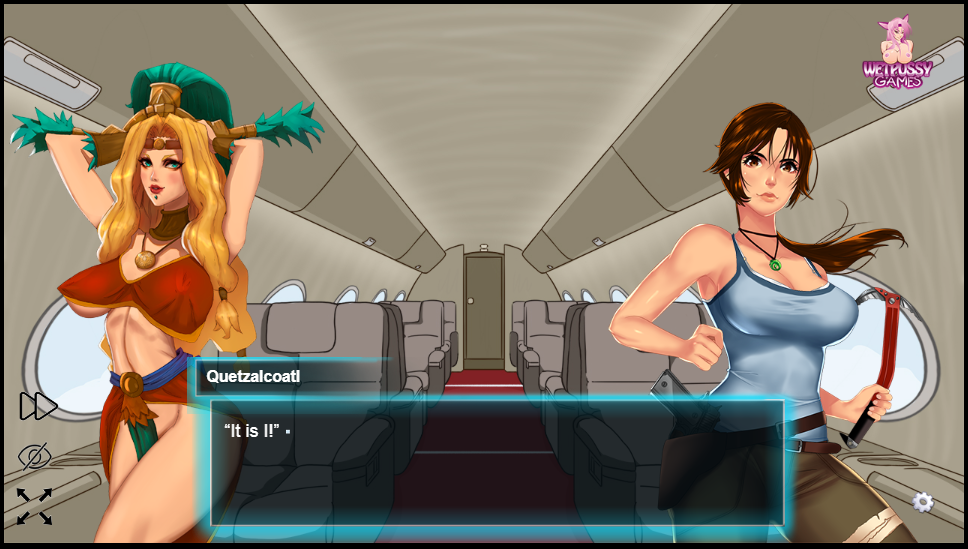Open settings via the gear icon
968x549 pixels.
click(923, 502)
